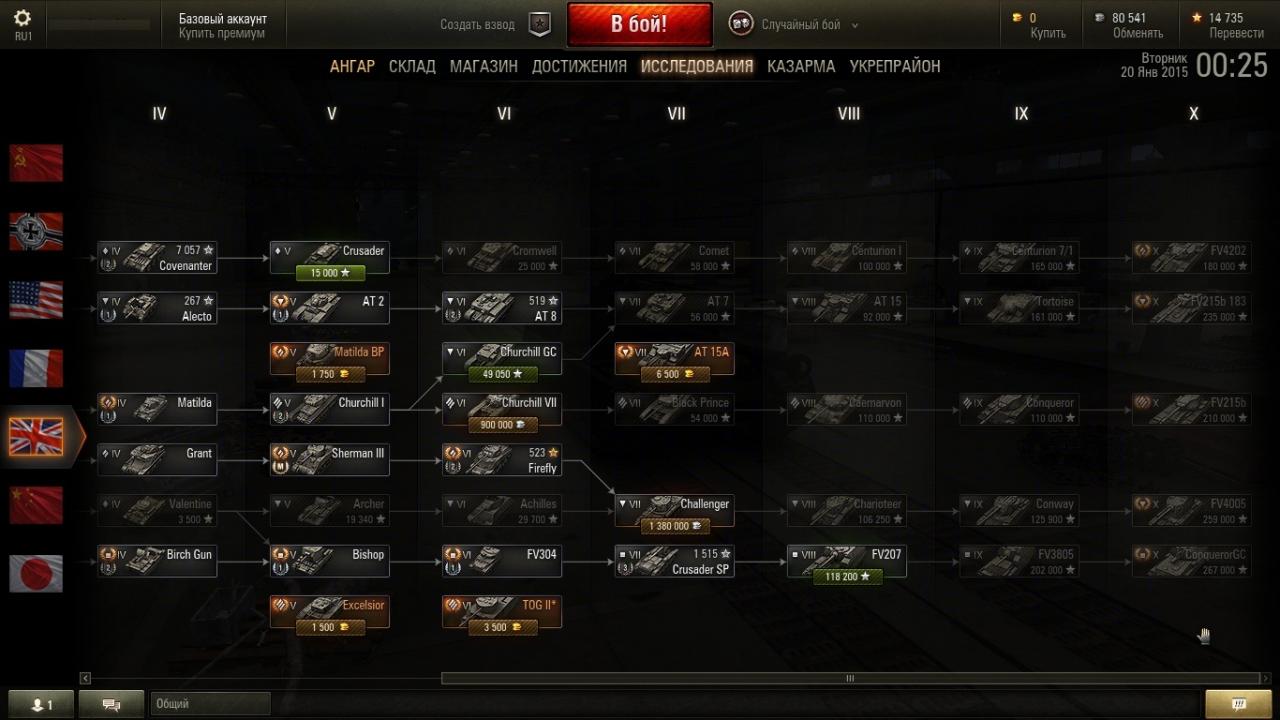This screenshot has width=1280, height=720.
Task: Switch to the French flag nation
Action: 36,368
